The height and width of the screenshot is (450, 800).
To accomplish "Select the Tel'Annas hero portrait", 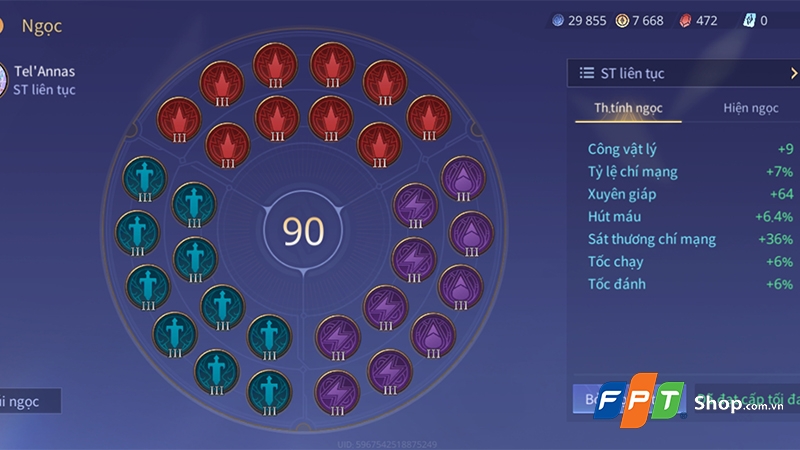I will pyautogui.click(x=4, y=79).
